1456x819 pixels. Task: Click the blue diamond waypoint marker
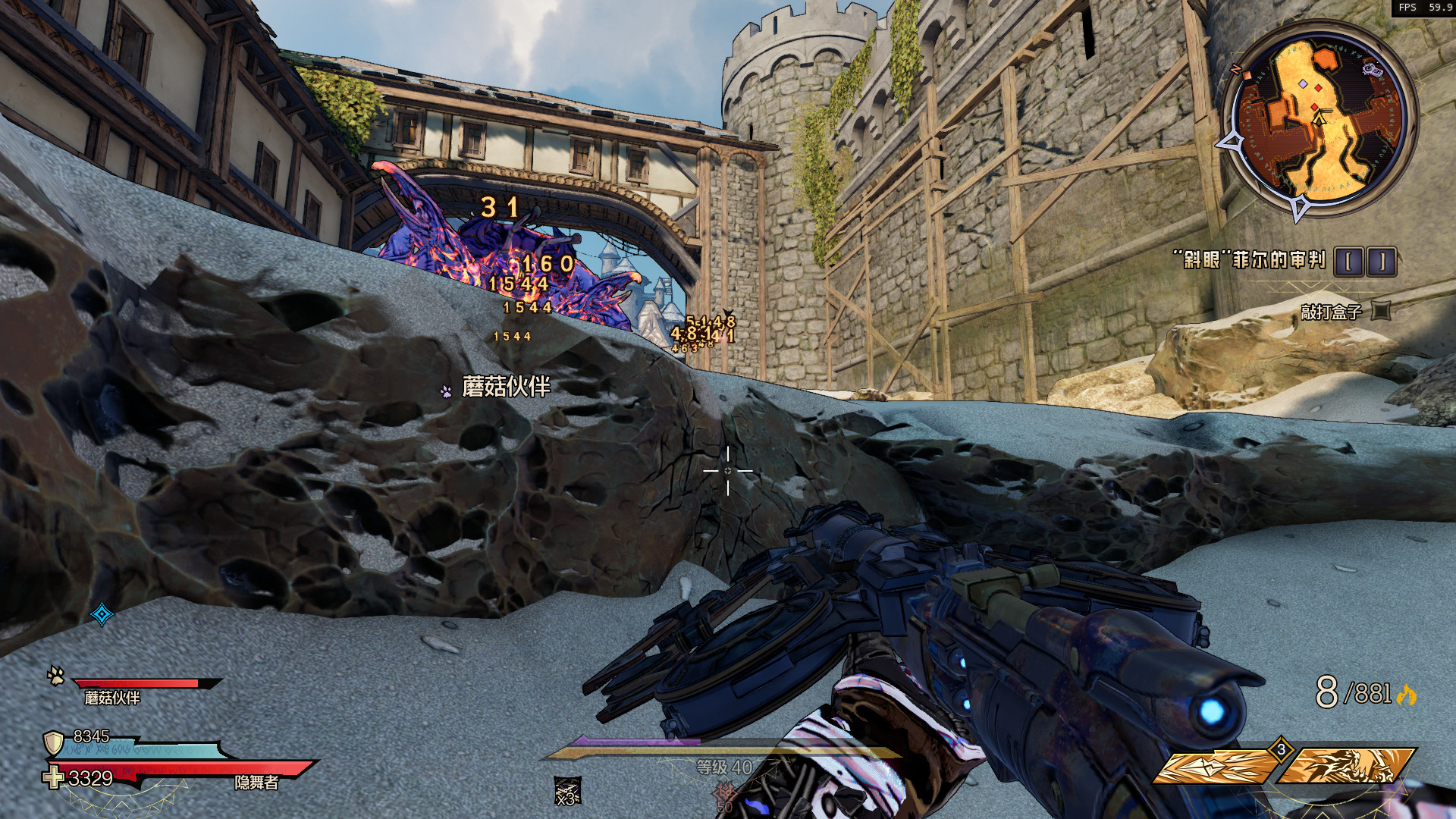tap(102, 613)
